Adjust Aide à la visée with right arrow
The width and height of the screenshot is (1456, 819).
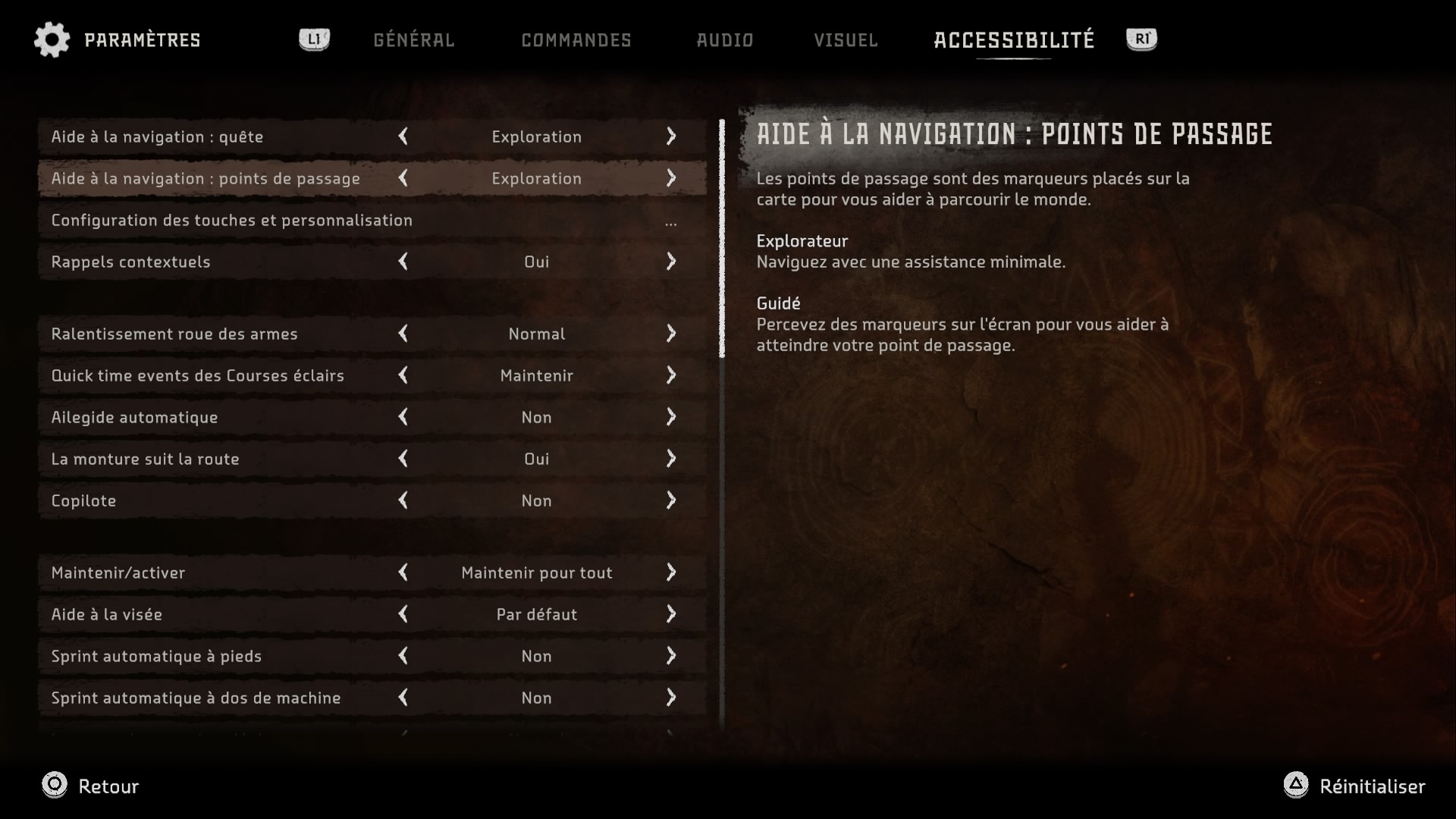[x=671, y=614]
